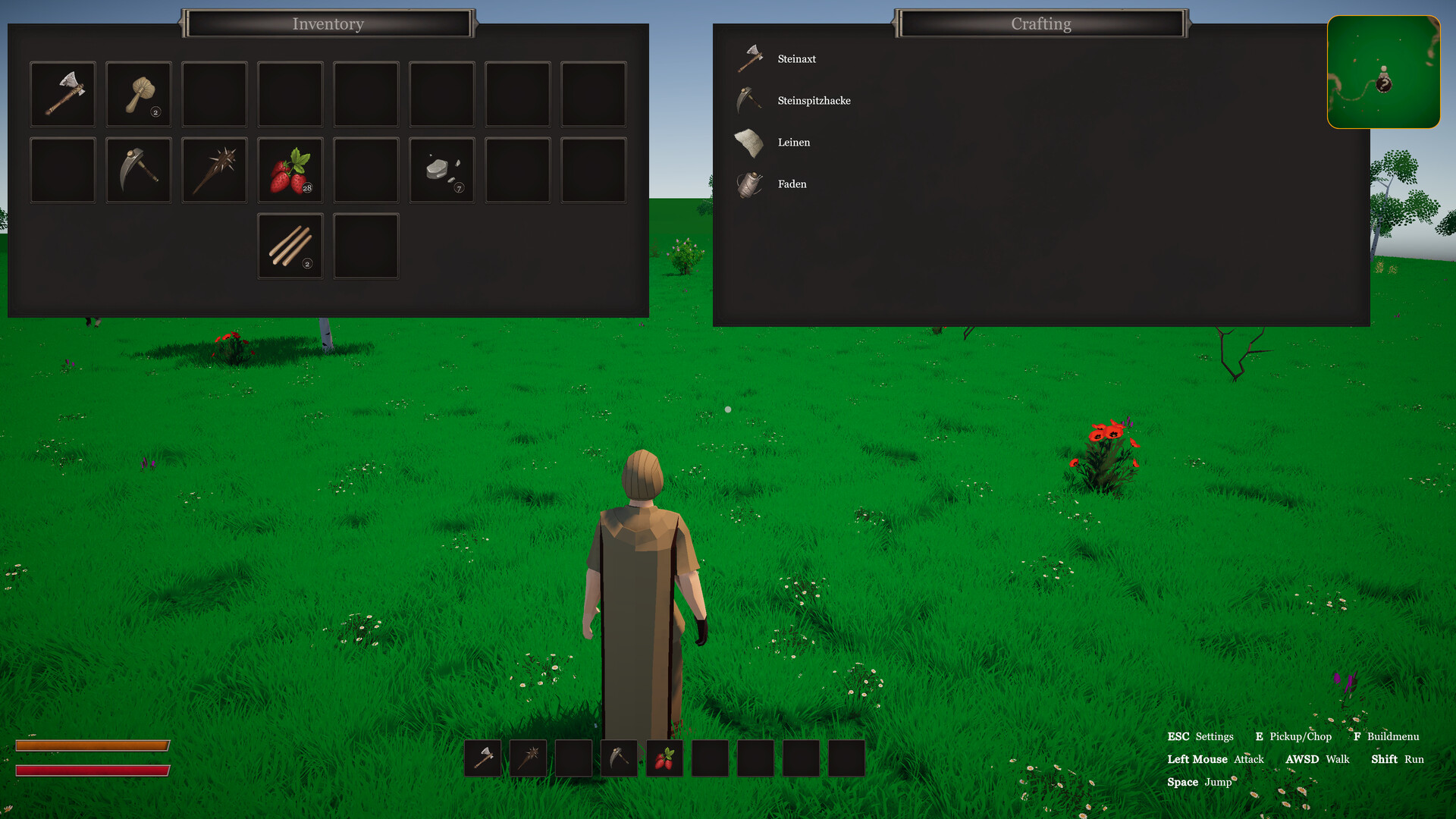This screenshot has height=819, width=1456.
Task: Select the stone axe in the inventory
Action: pos(62,93)
